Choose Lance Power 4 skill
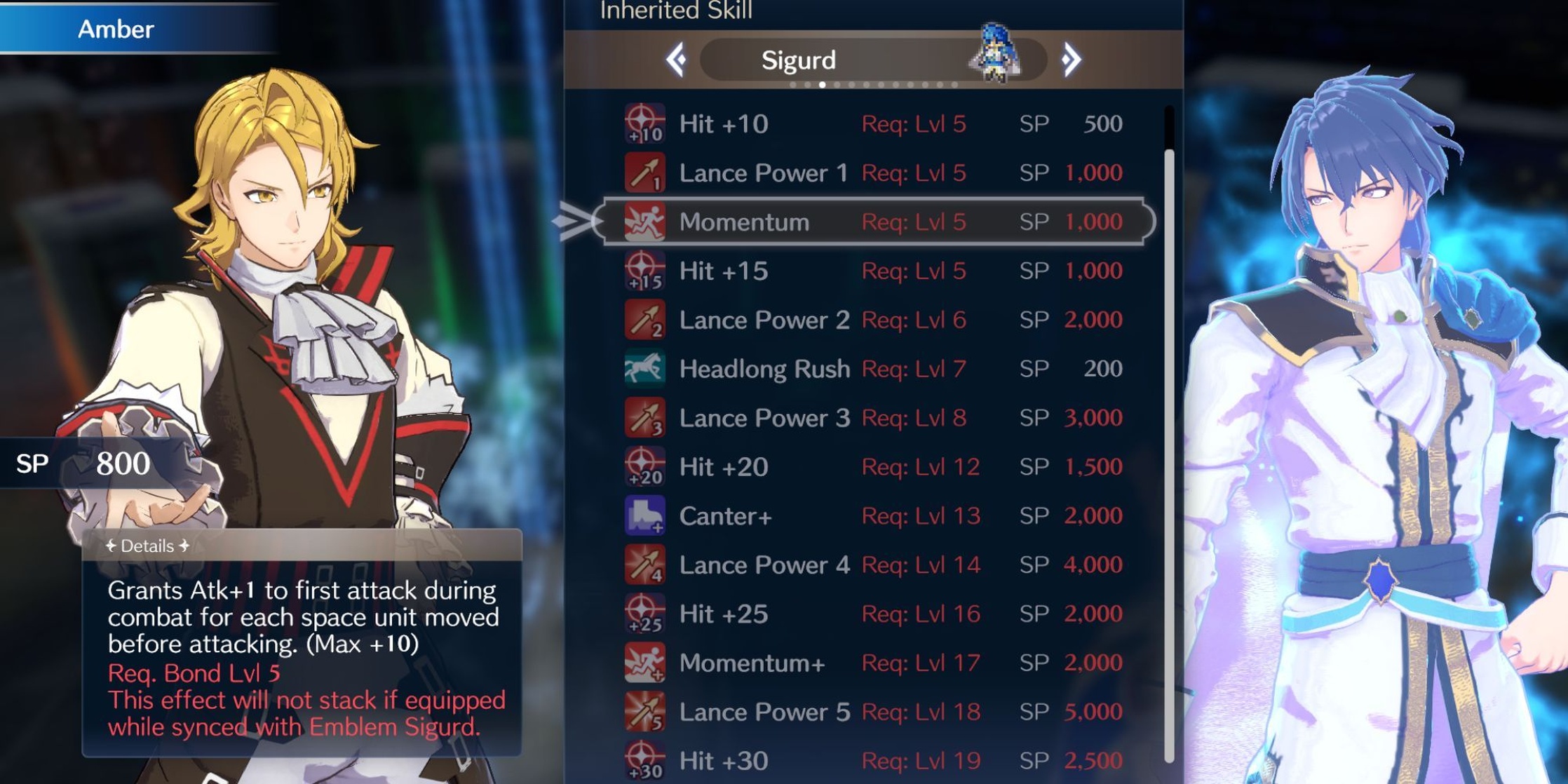The width and height of the screenshot is (1568, 784). tap(873, 565)
